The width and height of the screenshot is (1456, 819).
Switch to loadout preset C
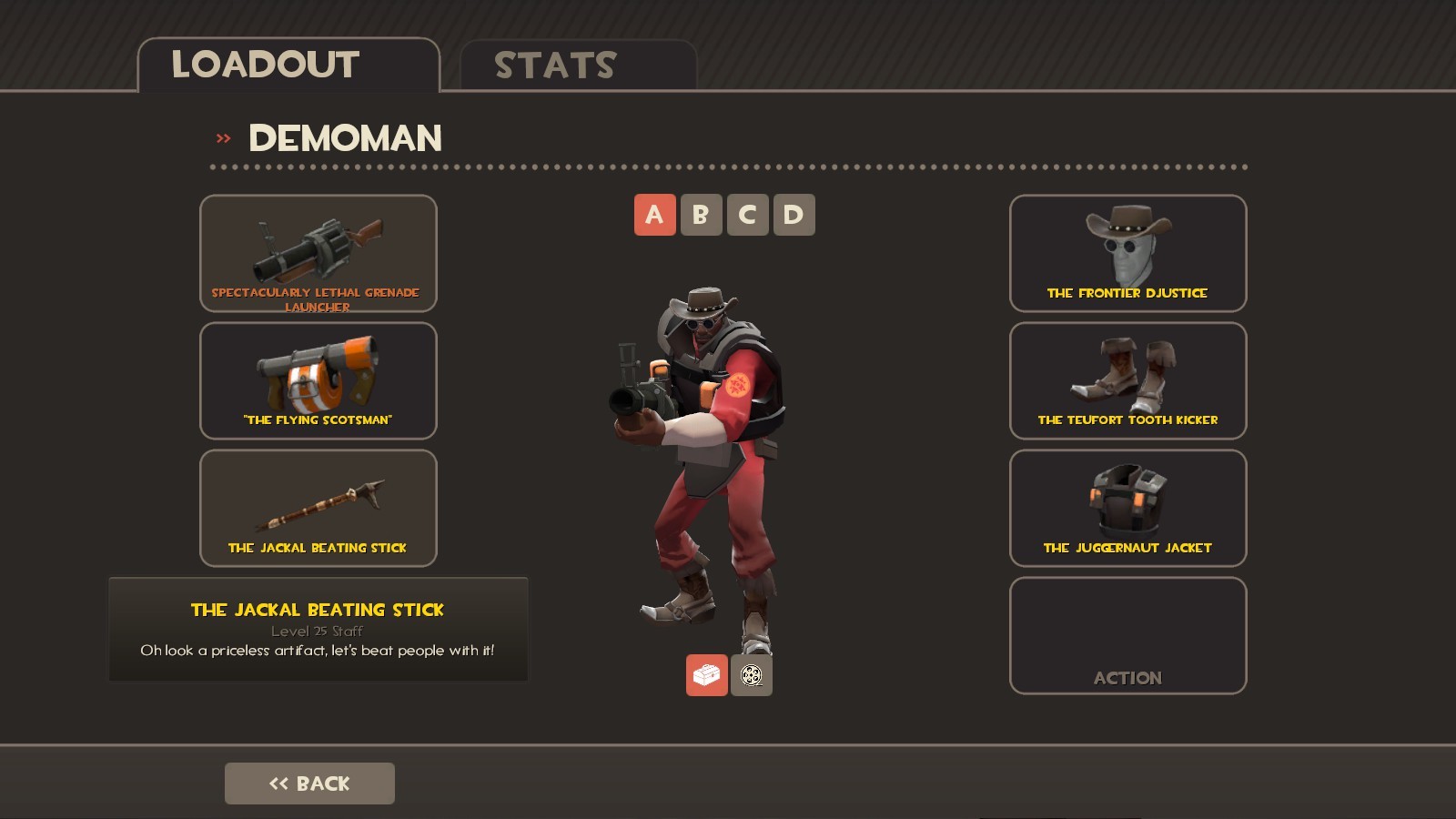pyautogui.click(x=746, y=215)
